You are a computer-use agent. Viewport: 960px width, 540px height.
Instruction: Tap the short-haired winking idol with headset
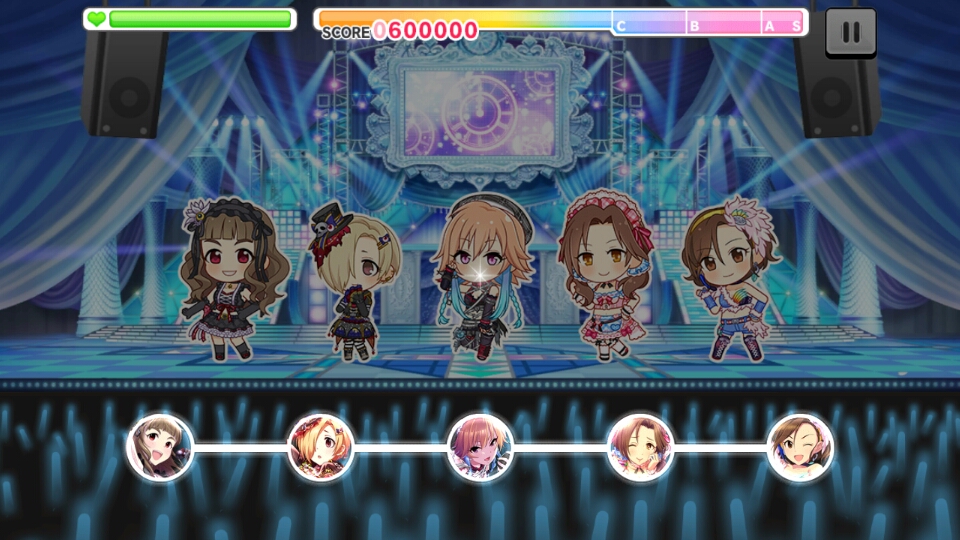point(800,447)
